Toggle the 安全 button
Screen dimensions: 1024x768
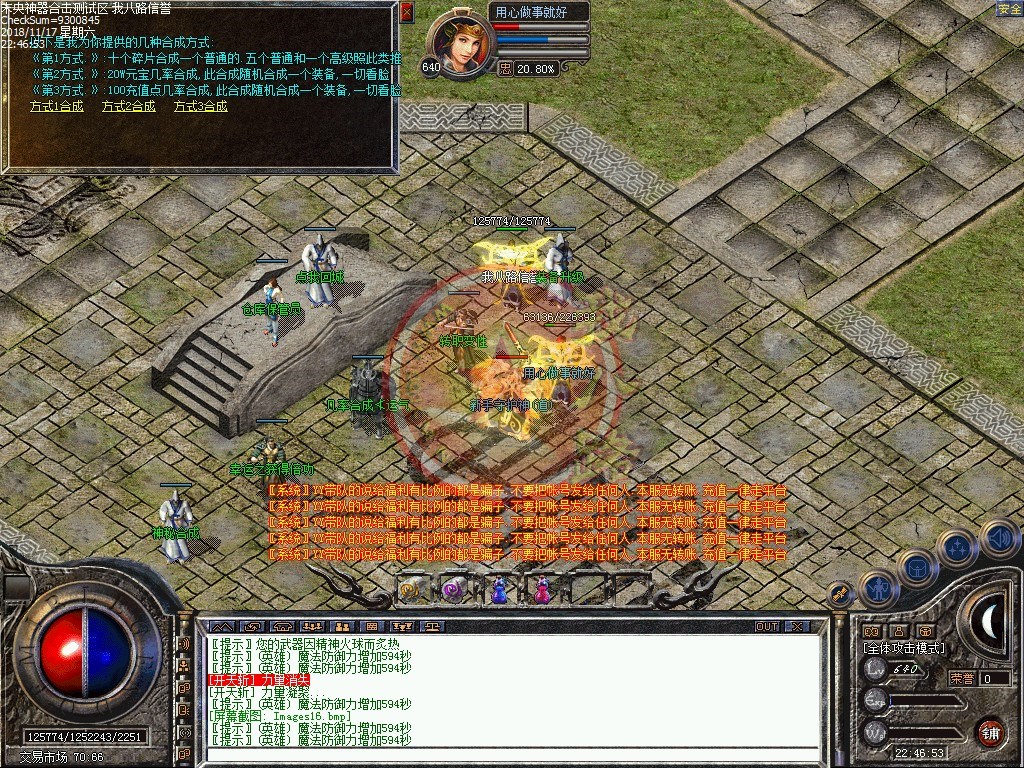(1009, 9)
